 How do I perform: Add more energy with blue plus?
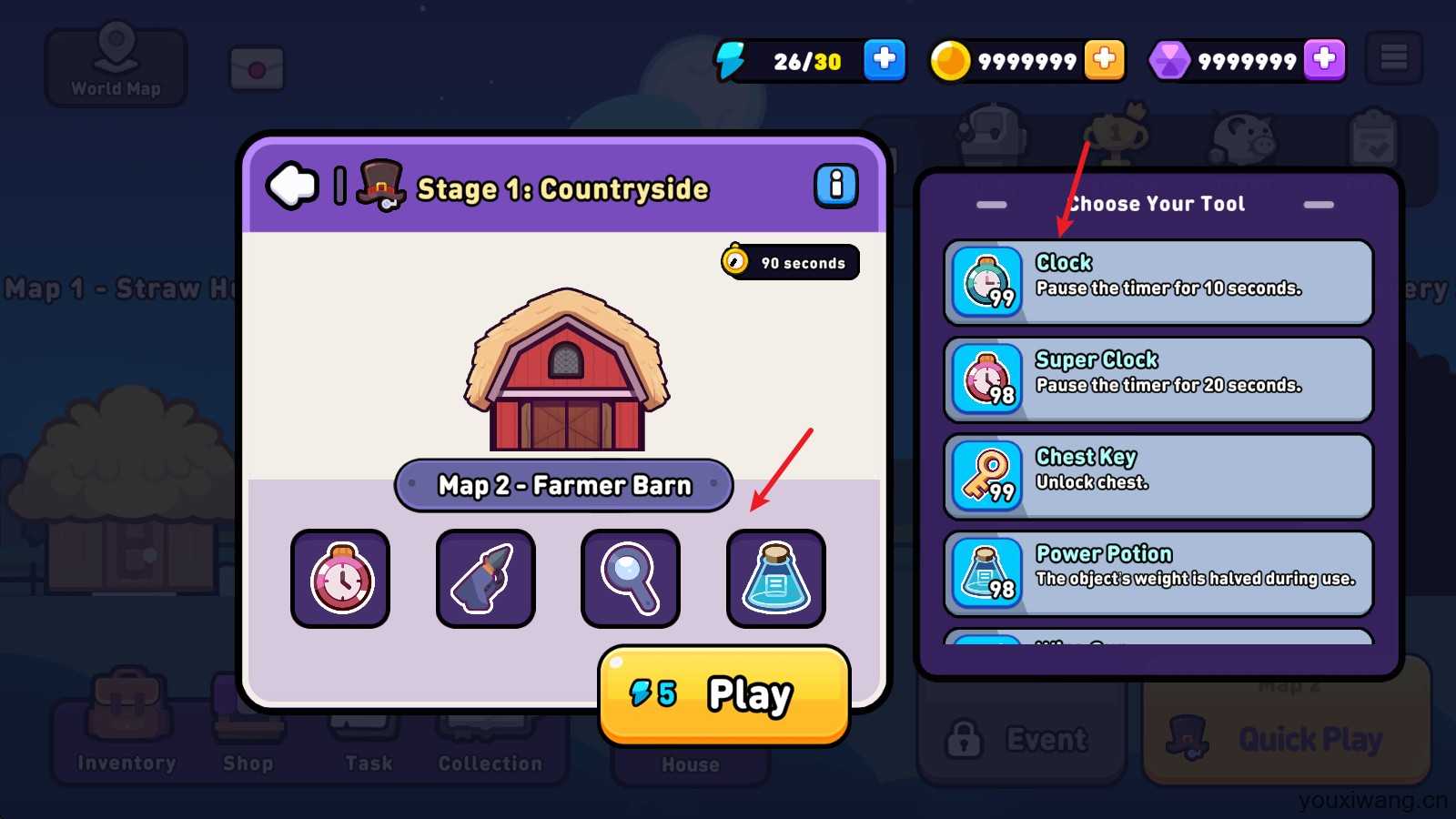point(884,60)
